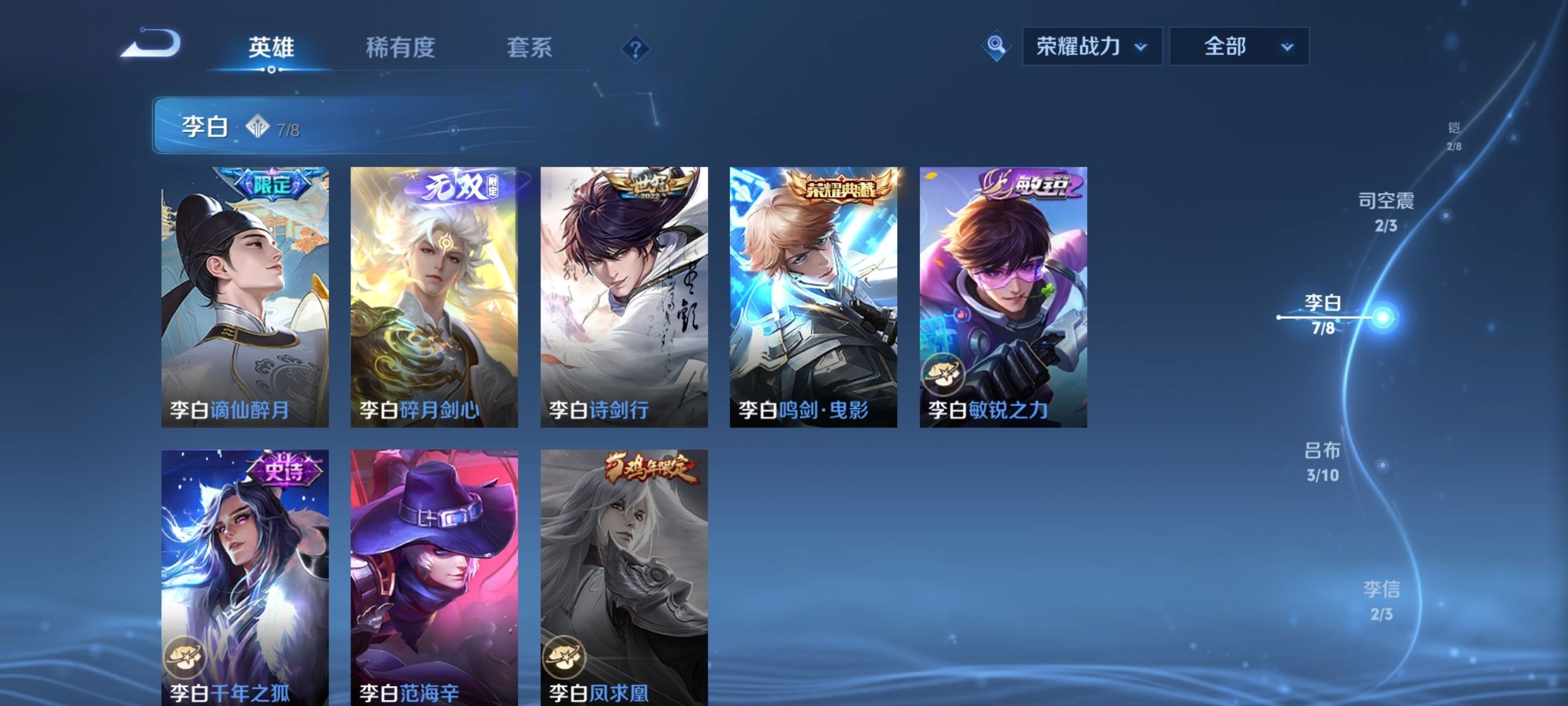The image size is (1568, 706).
Task: Jump to 铠 in the hero list
Action: tap(1454, 135)
